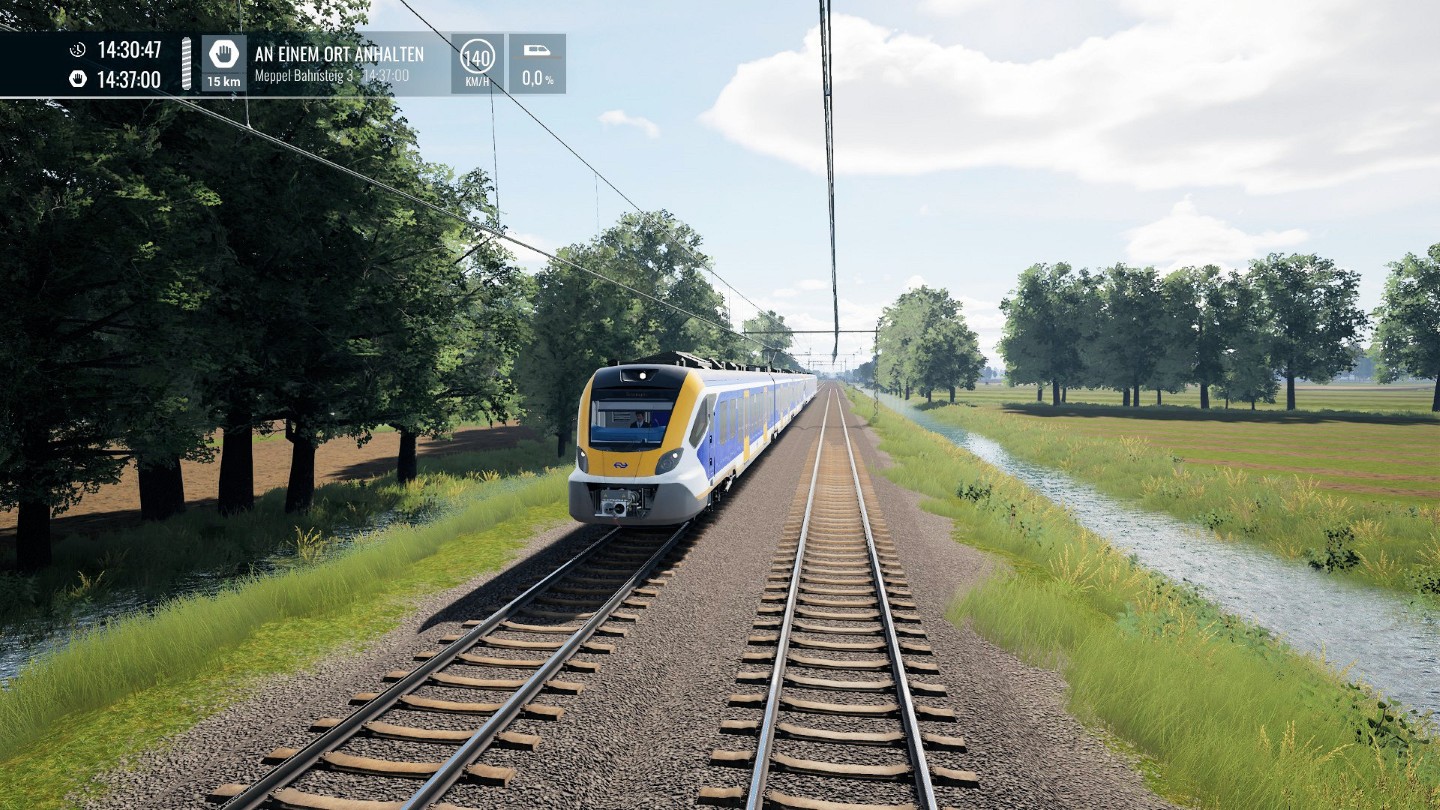Click the 140 km/h speed limit sign

[477, 57]
